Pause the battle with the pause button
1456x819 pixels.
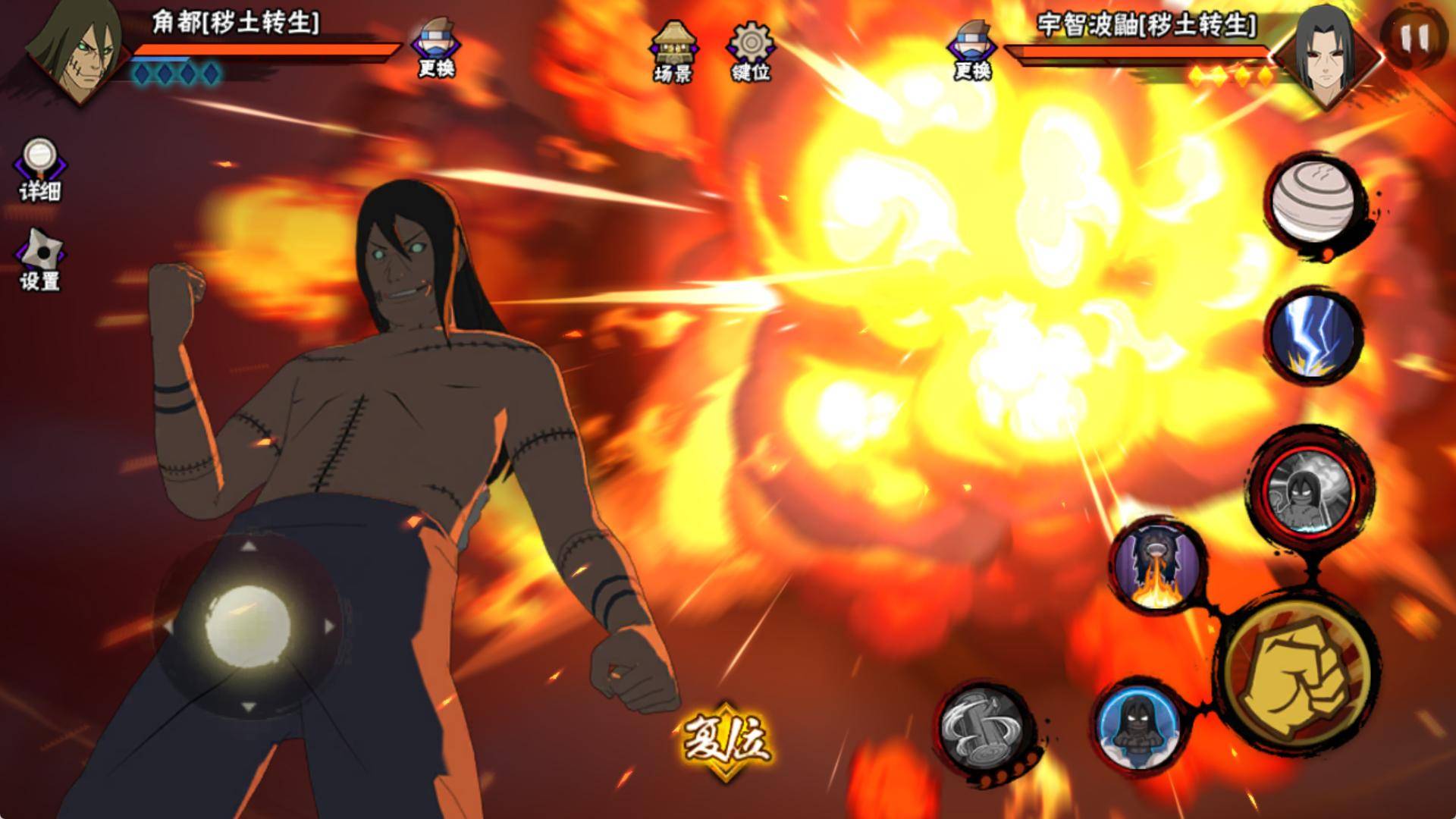pyautogui.click(x=1414, y=36)
